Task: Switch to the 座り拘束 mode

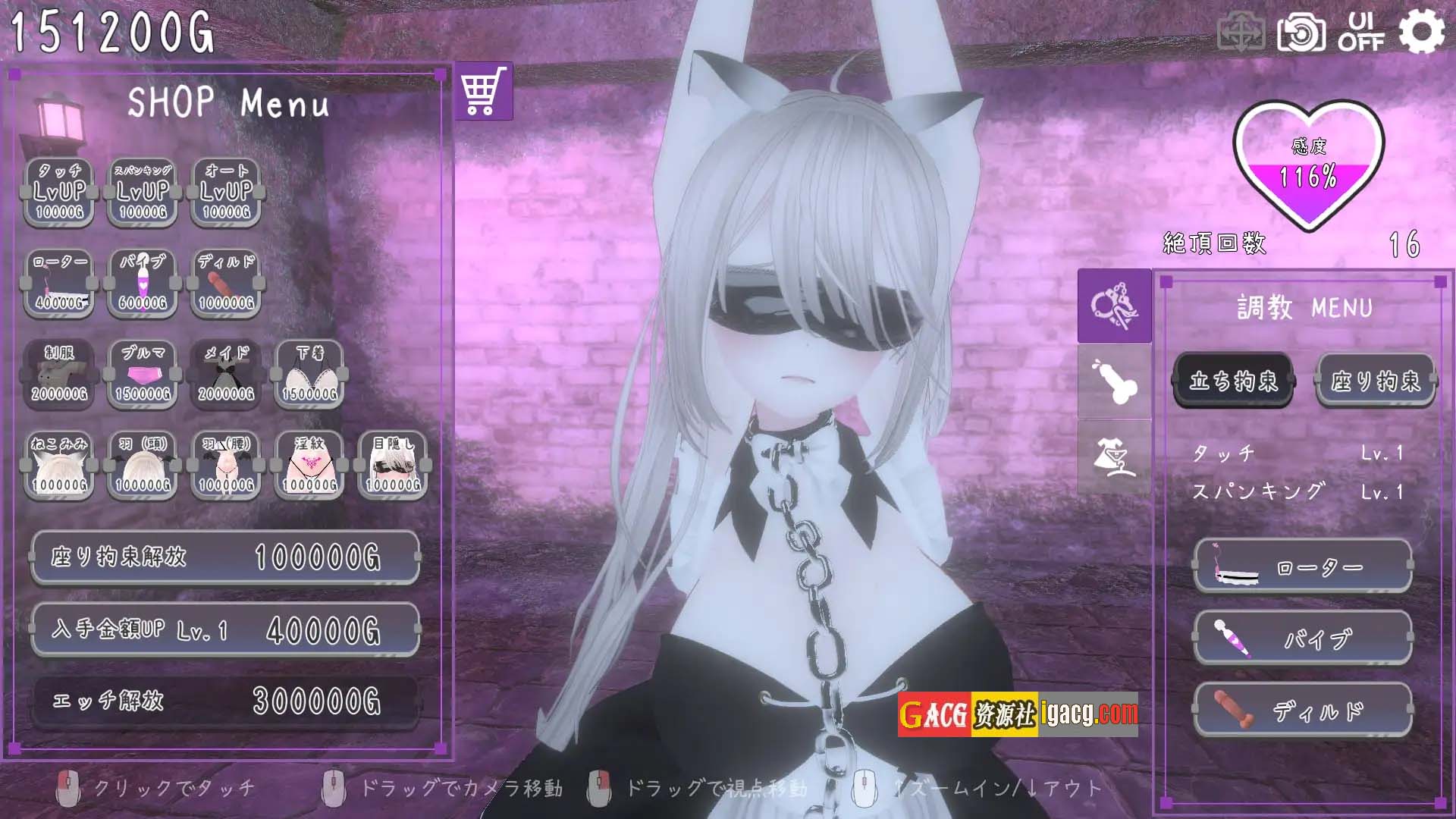Action: pos(1376,381)
